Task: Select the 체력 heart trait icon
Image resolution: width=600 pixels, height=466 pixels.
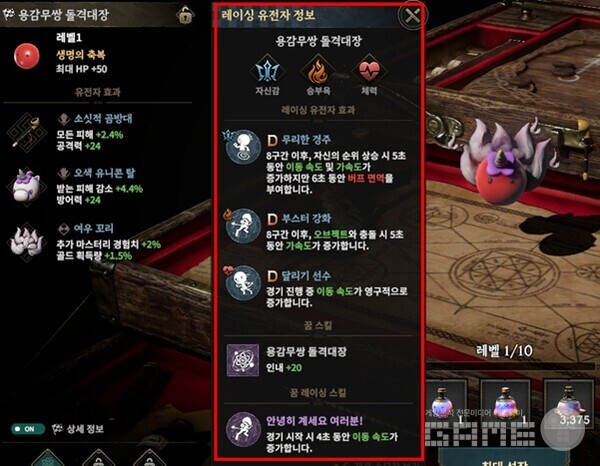Action: point(369,70)
